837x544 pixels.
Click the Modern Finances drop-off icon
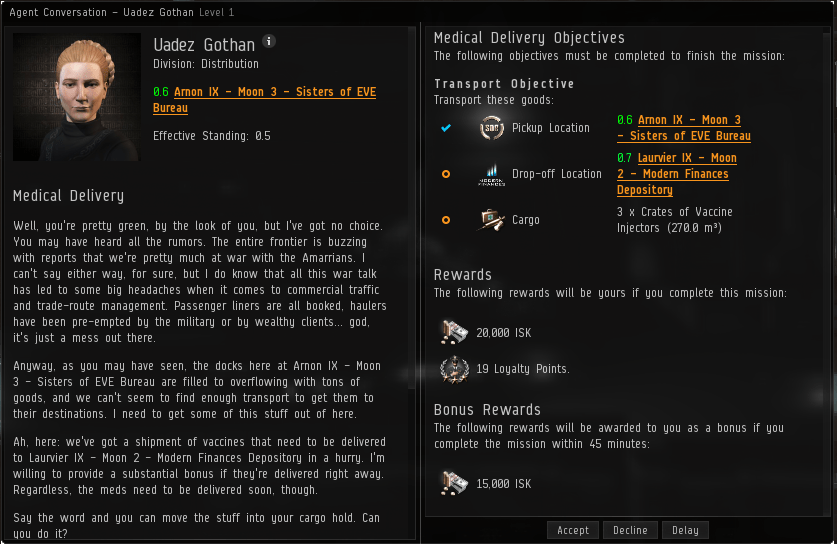coord(491,174)
